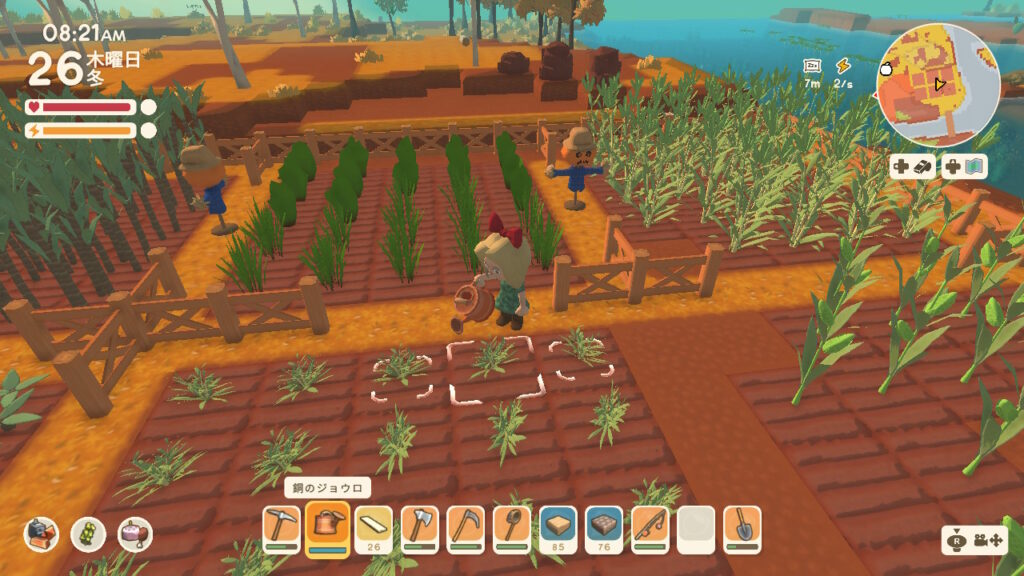This screenshot has height=576, width=1024.
Task: Click the sleep pillow status icon
Action: pyautogui.click(x=812, y=66)
